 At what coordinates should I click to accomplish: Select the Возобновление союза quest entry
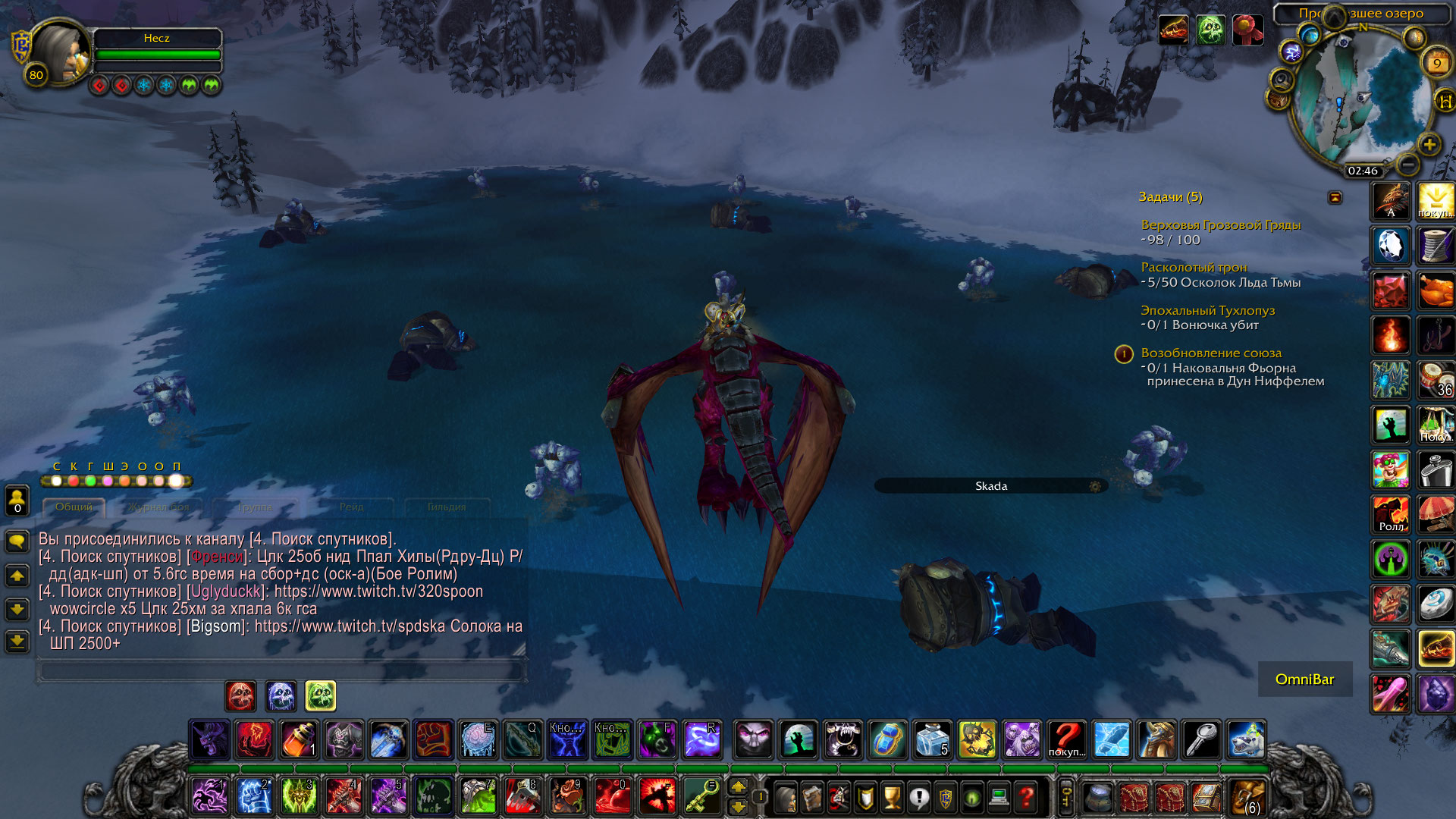tap(1211, 353)
